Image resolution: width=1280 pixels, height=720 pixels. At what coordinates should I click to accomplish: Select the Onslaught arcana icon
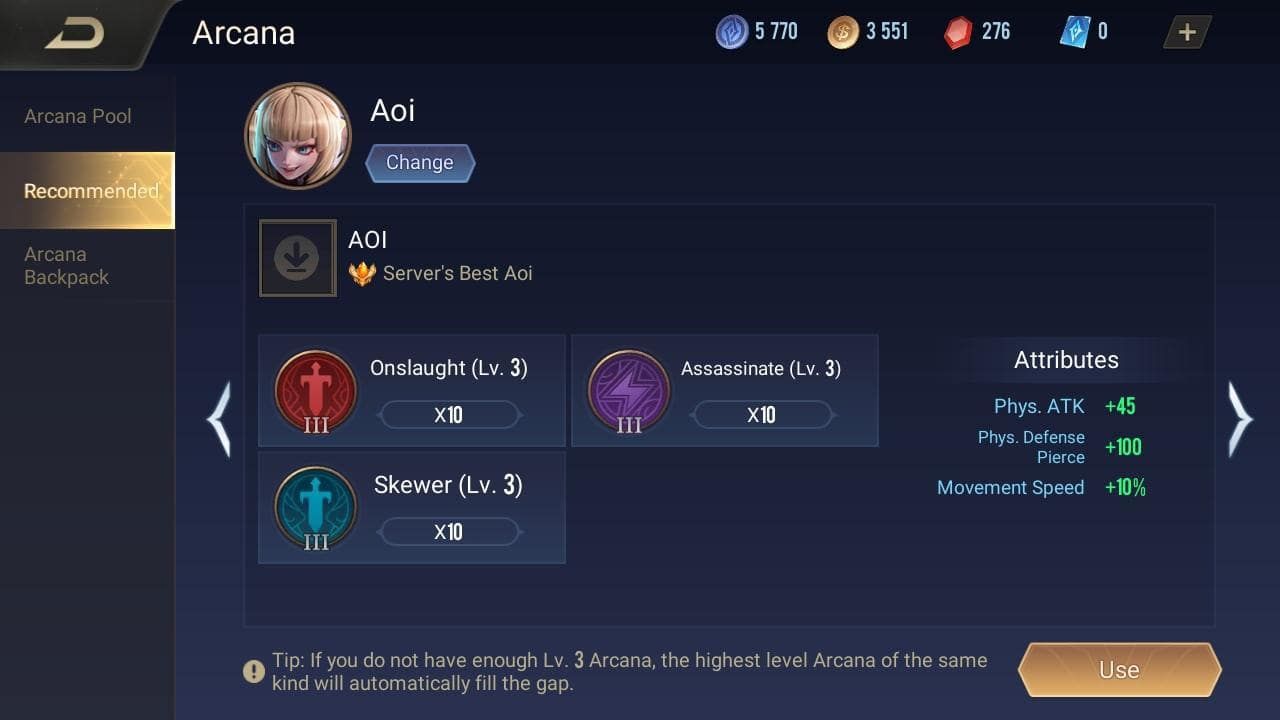click(315, 393)
